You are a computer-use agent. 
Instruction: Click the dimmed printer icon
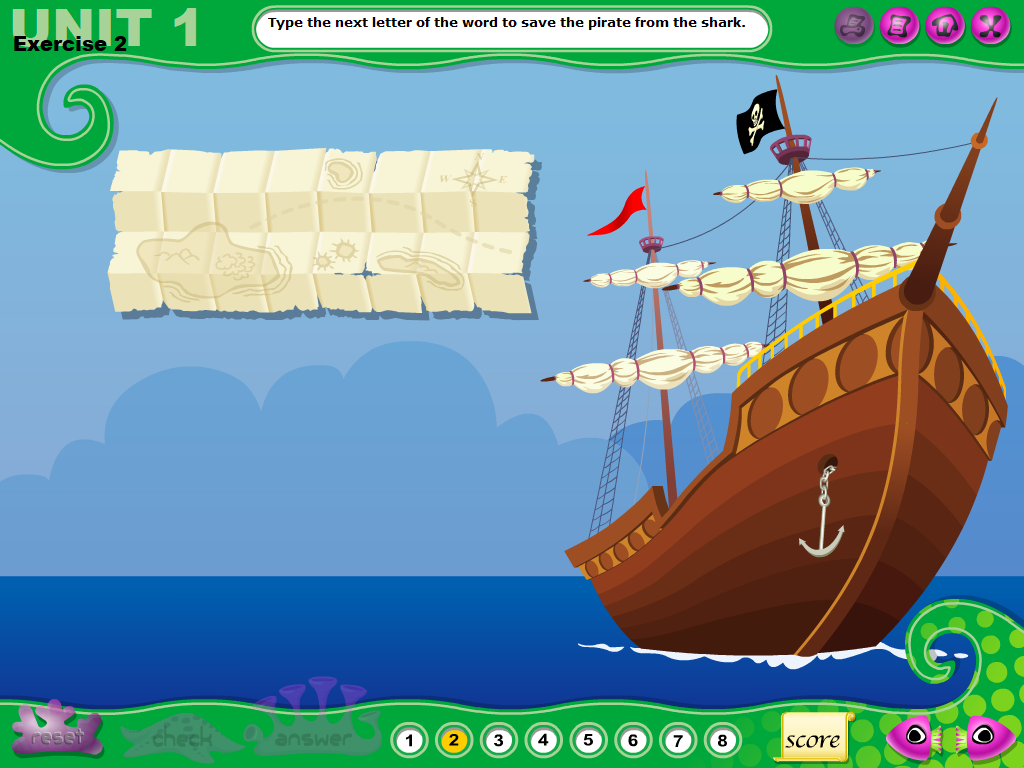(x=854, y=25)
